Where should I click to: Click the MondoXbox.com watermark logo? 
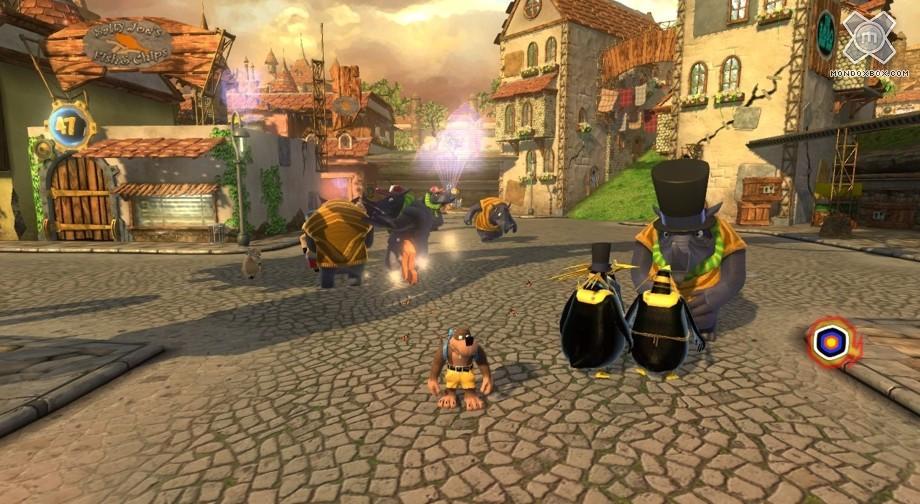click(869, 40)
